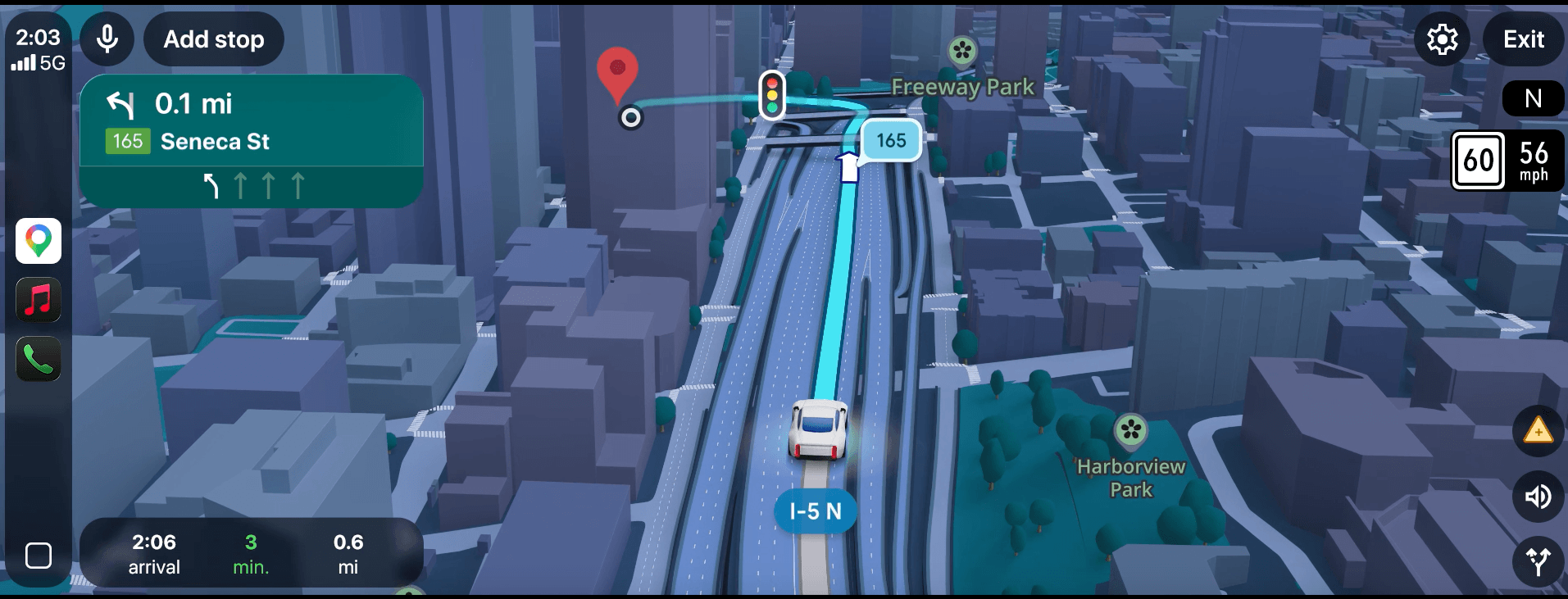
Task: Open the Phone app
Action: (x=39, y=359)
